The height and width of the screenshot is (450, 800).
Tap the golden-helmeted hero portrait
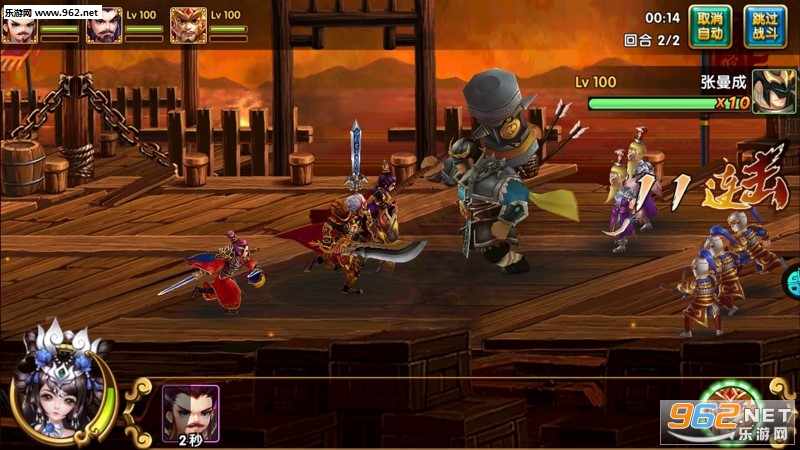tap(188, 25)
